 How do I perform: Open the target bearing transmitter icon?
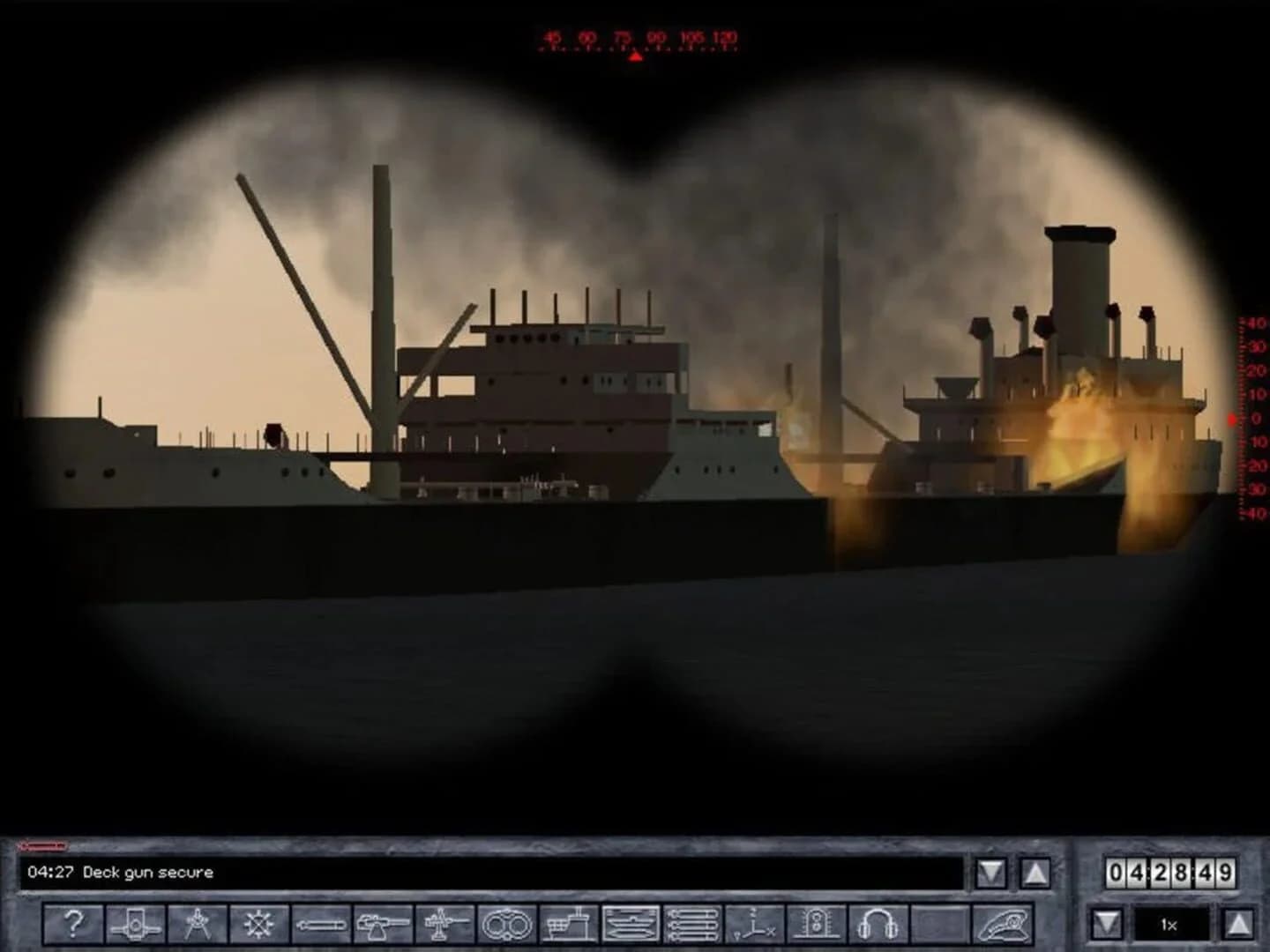click(757, 924)
